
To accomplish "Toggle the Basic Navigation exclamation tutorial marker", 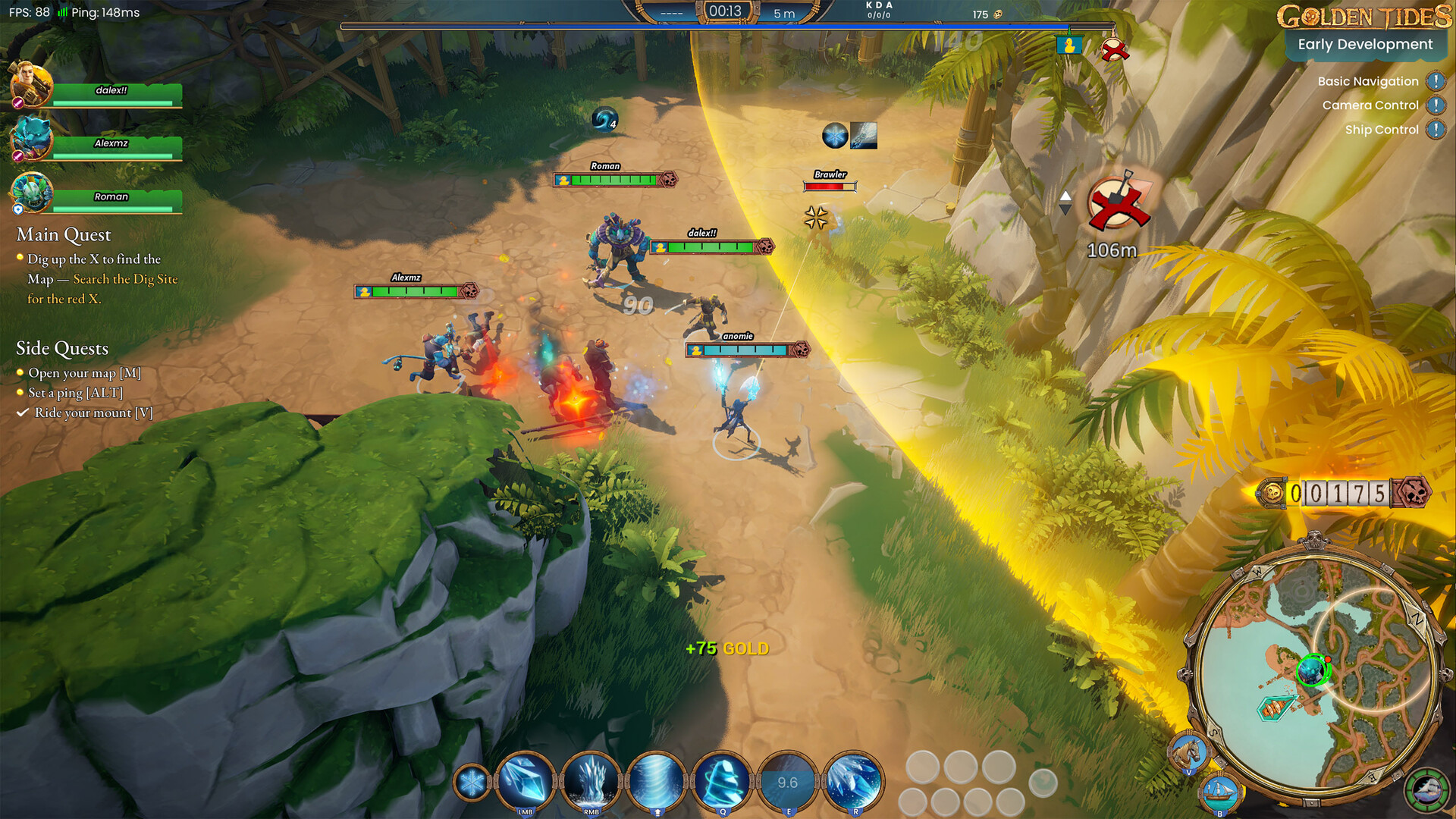I will click(x=1436, y=81).
